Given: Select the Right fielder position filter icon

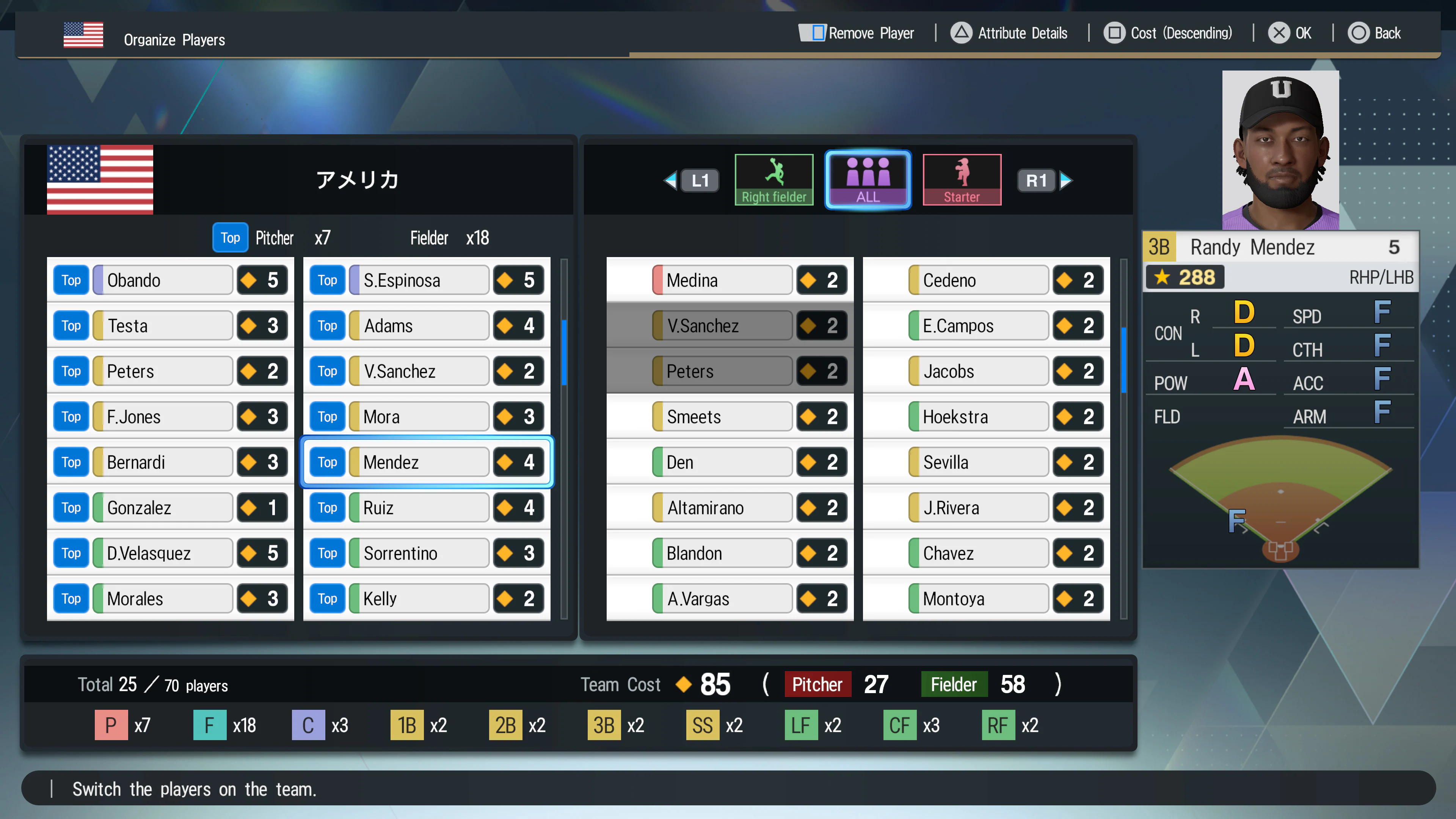Looking at the screenshot, I should click(774, 179).
